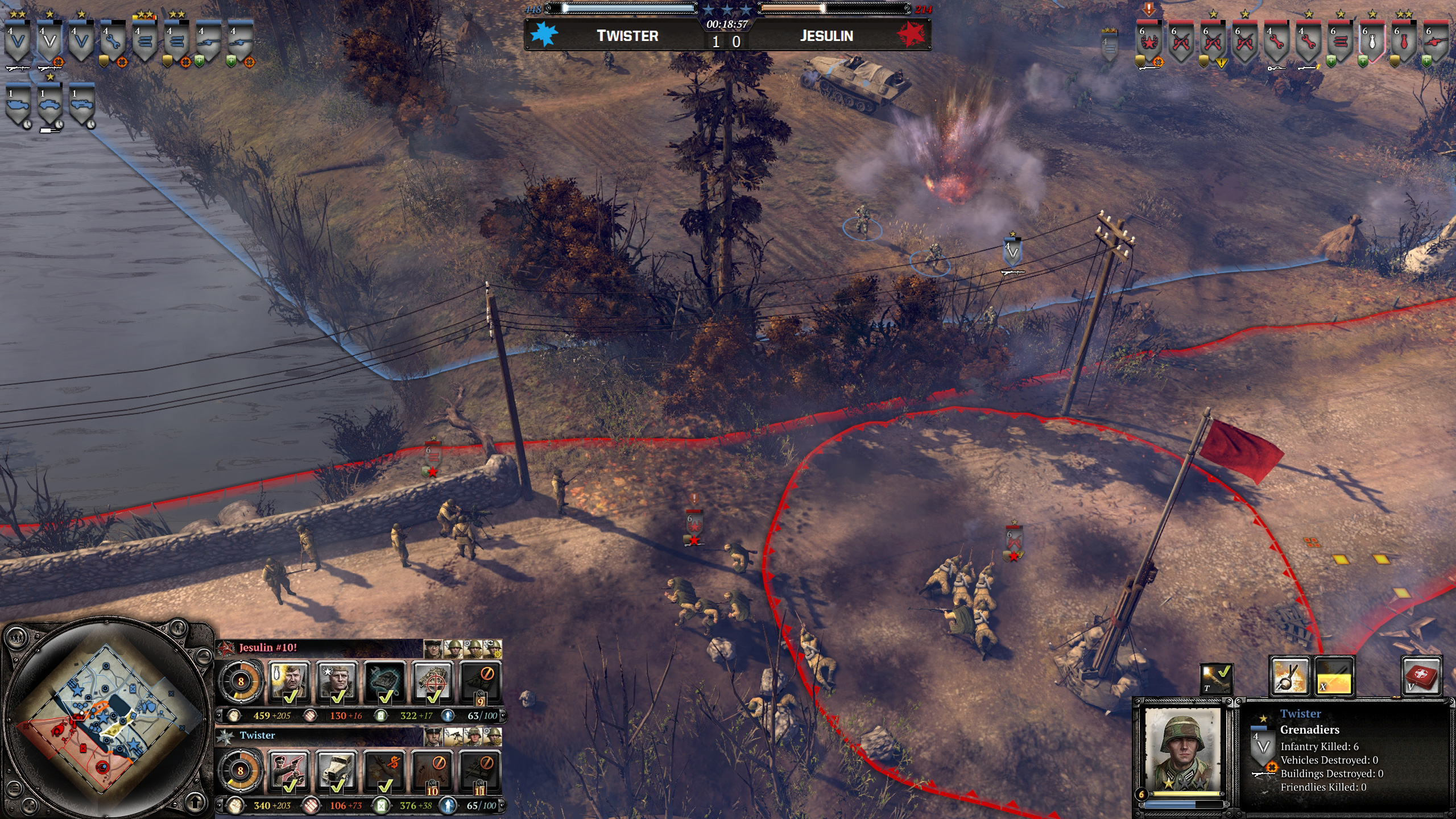This screenshot has height=819, width=1456.
Task: Select Twister's commander portrait
Action: click(432, 736)
